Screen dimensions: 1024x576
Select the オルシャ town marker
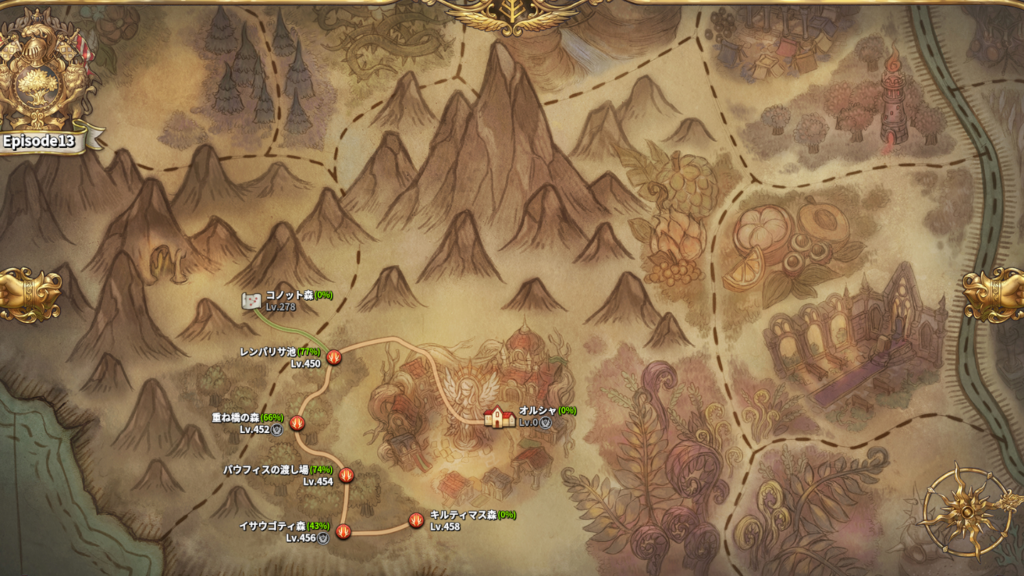[498, 417]
